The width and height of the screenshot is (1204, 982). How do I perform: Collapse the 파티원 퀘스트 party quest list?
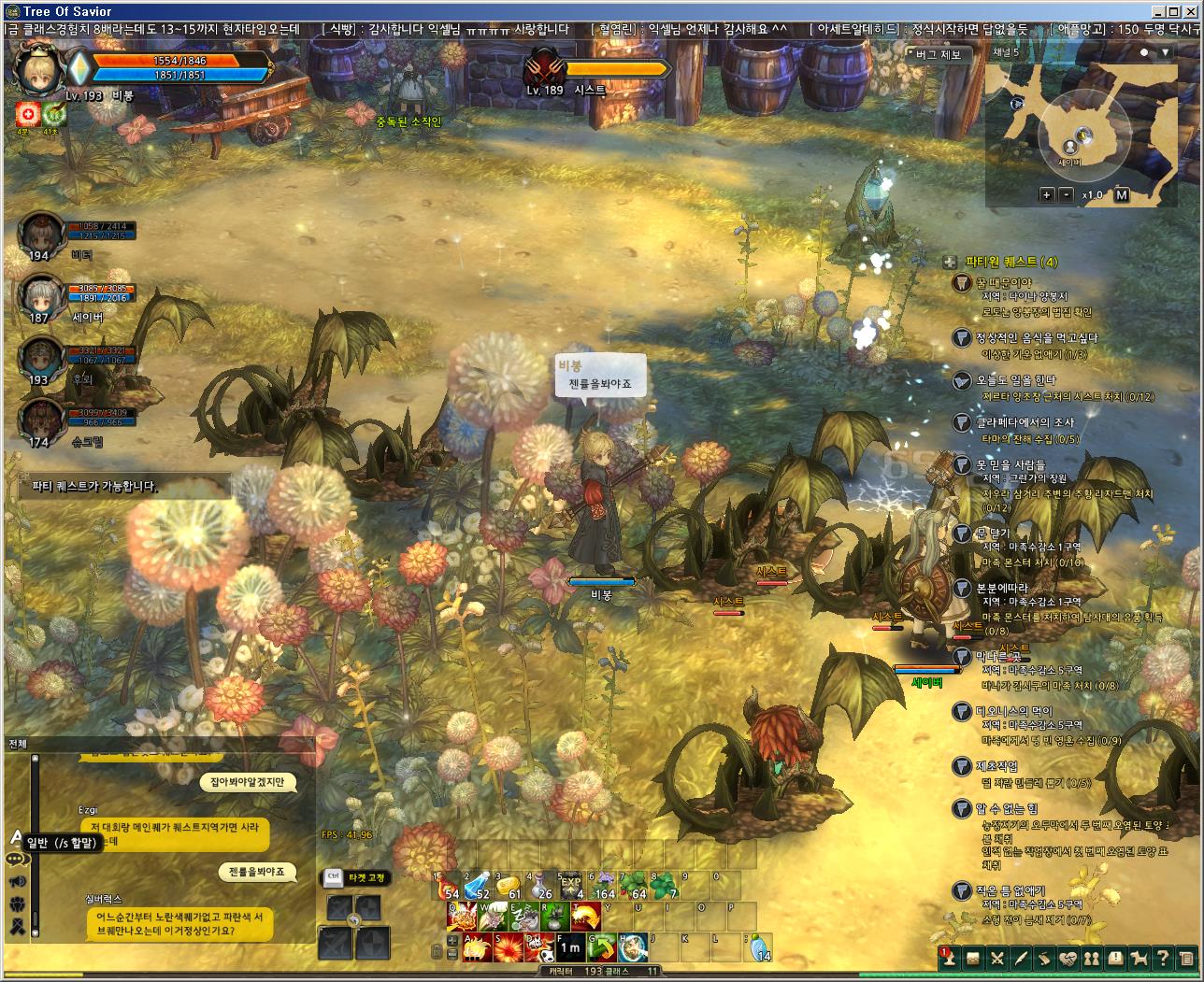[949, 263]
